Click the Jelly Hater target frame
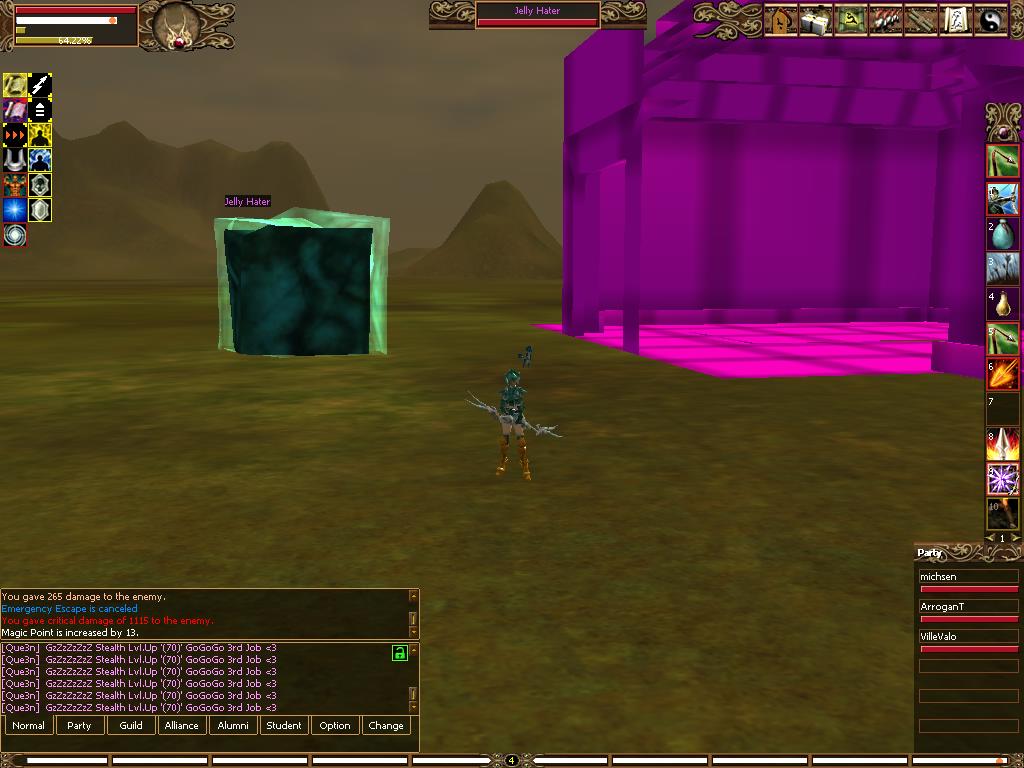Screen dimensions: 1024x768 coord(538,16)
